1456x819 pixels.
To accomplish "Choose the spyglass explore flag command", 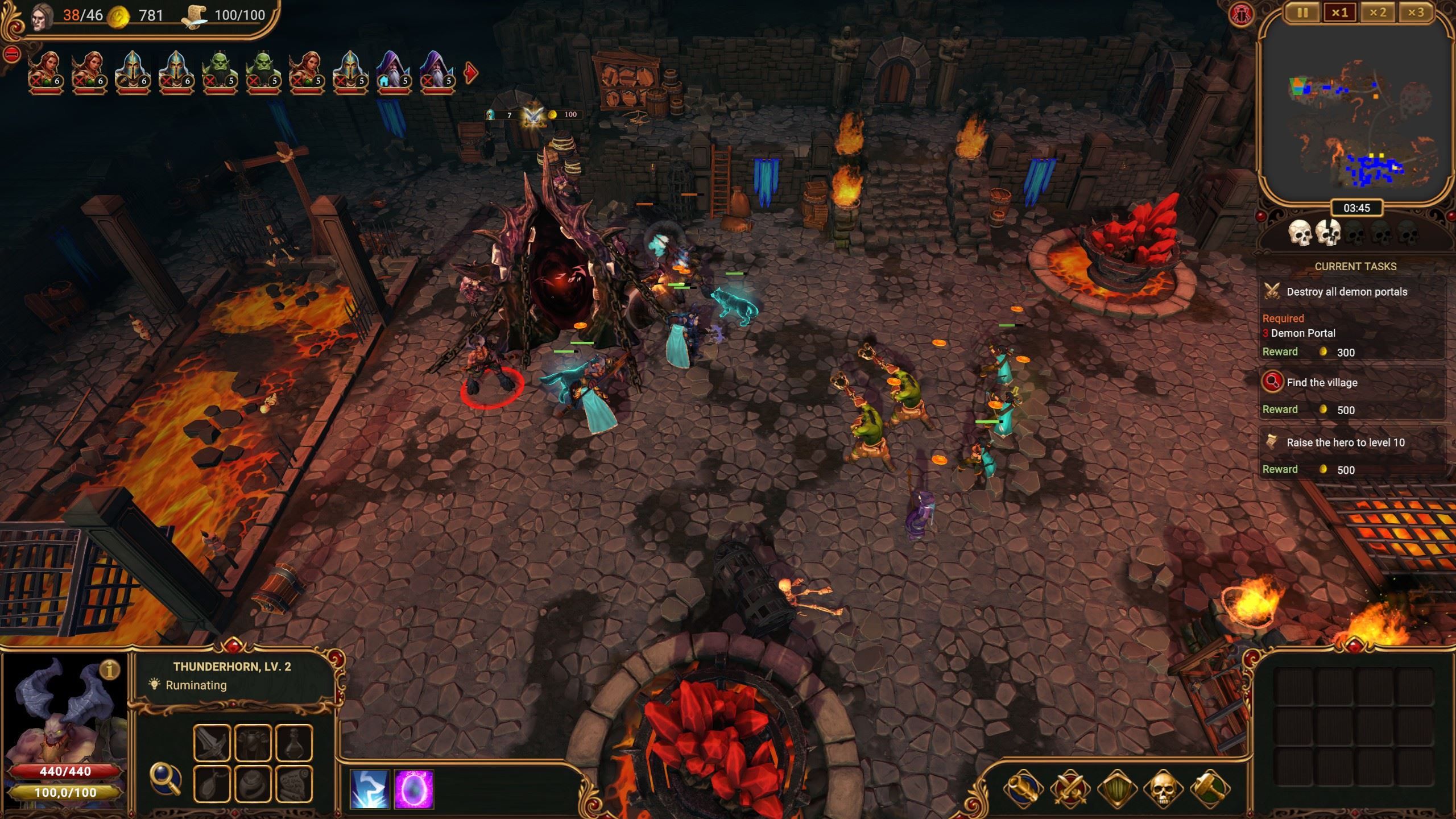I will 1023,788.
